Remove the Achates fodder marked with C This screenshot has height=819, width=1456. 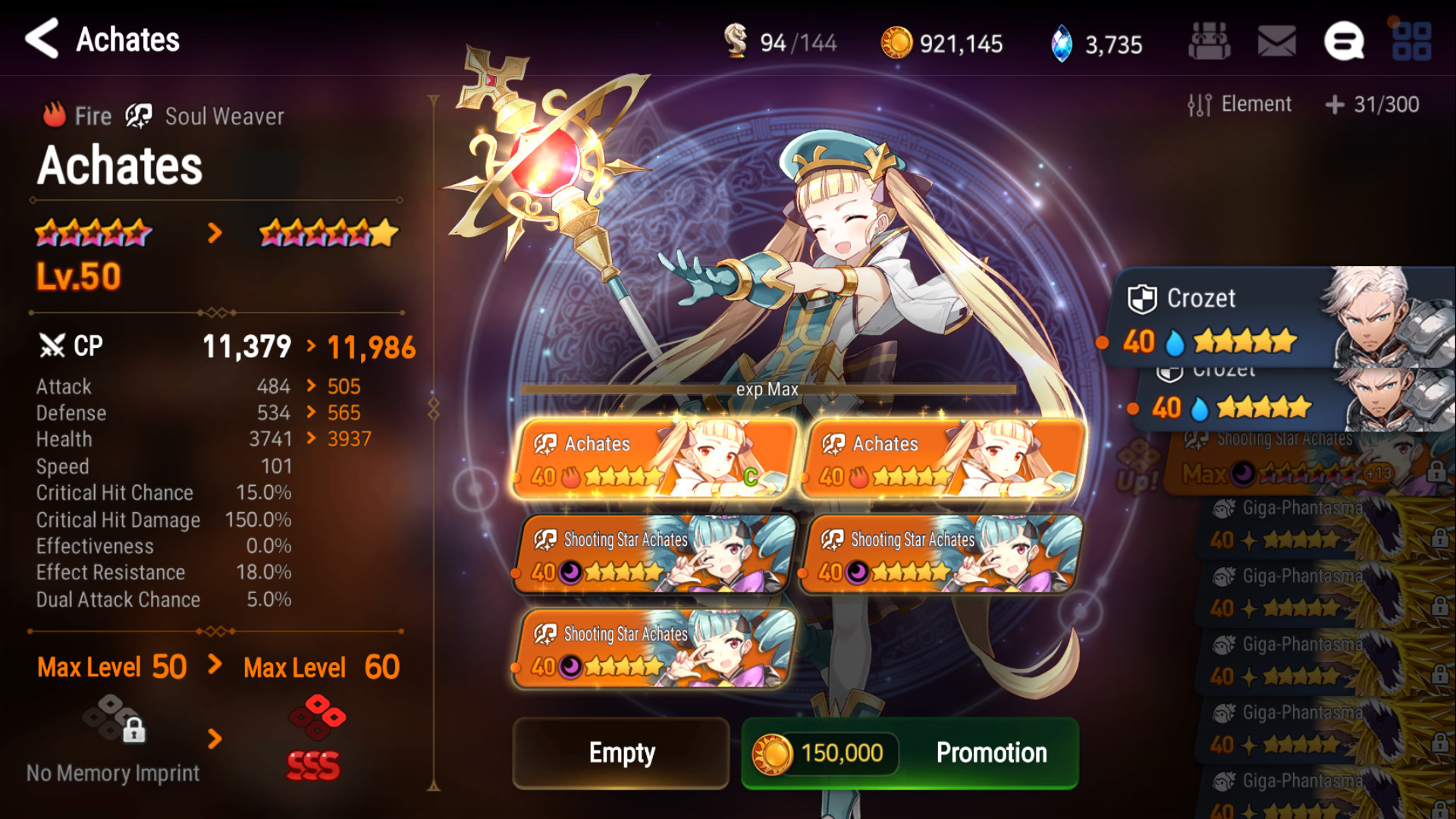tap(655, 460)
